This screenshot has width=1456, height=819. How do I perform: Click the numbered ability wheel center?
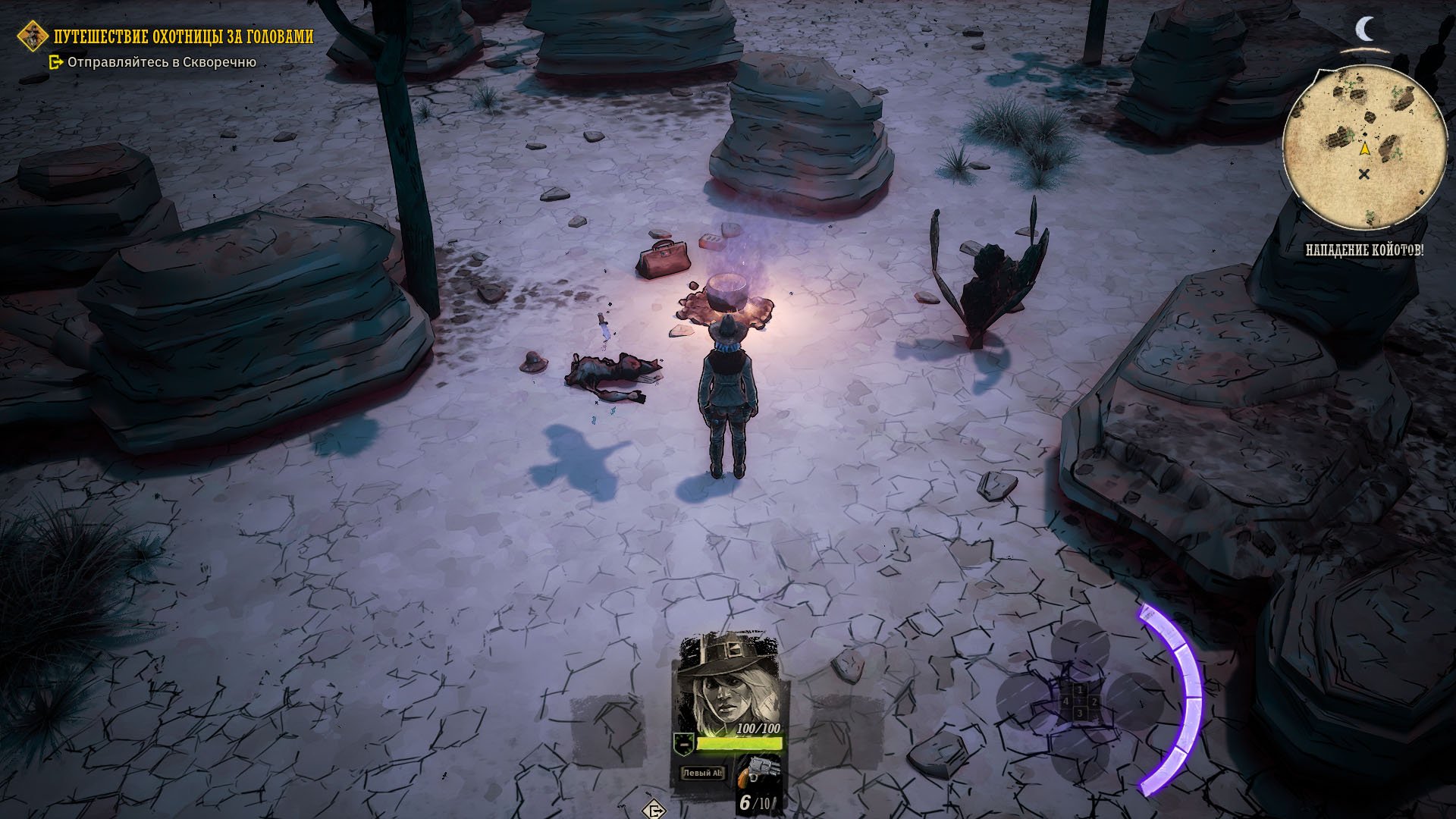1079,702
